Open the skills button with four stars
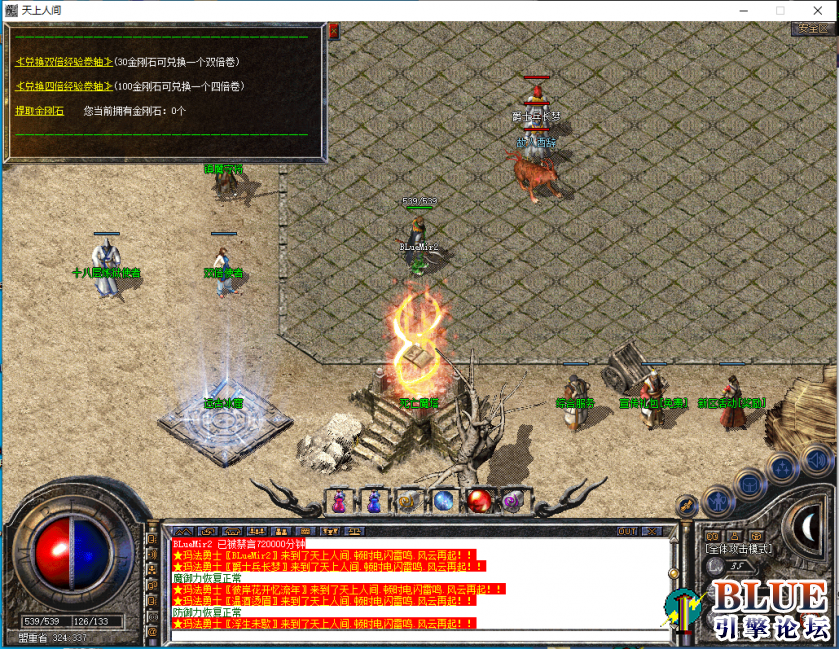839x649 pixels. (x=784, y=467)
